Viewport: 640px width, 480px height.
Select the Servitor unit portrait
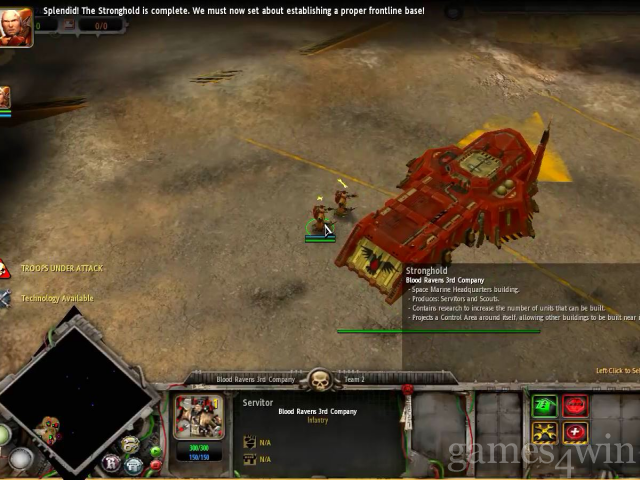point(198,416)
